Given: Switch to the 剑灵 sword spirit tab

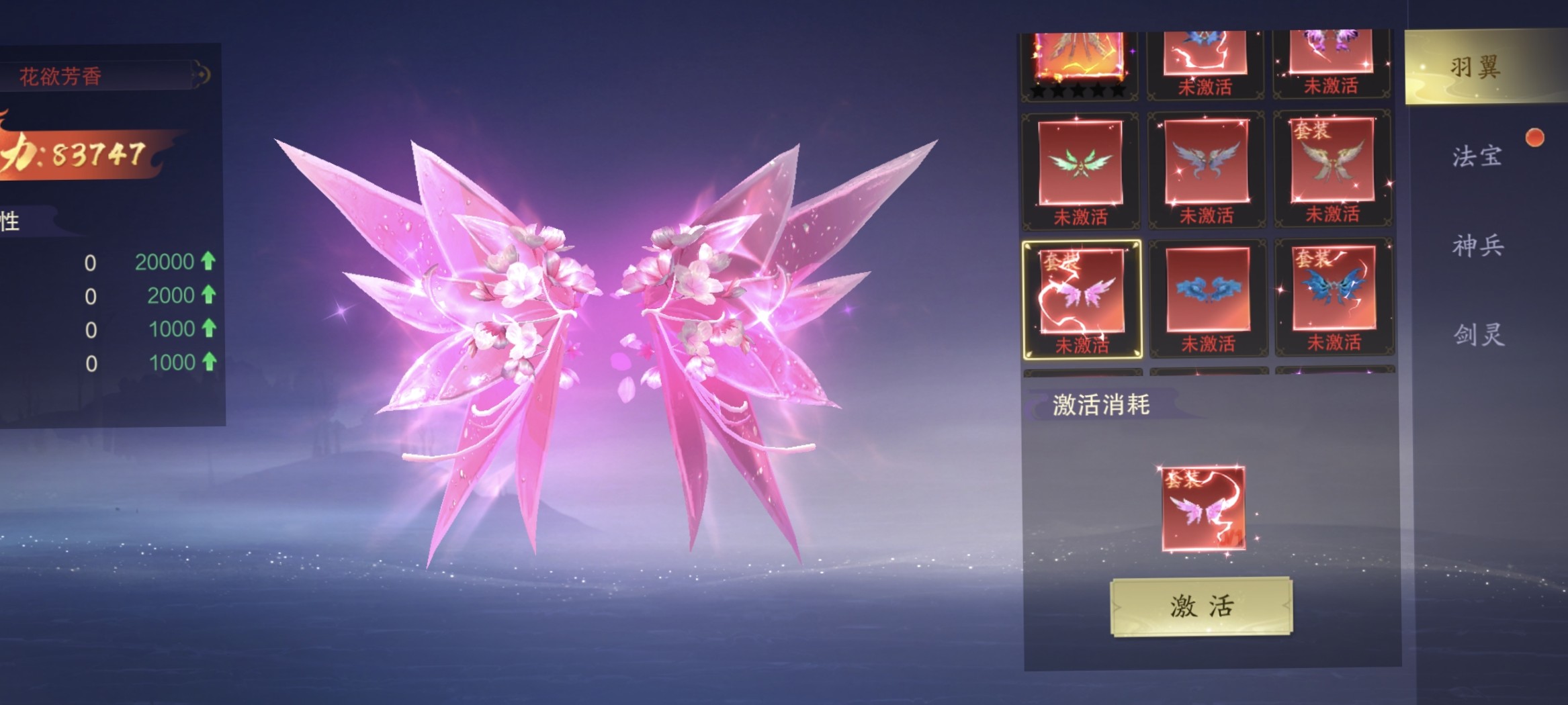Looking at the screenshot, I should pos(1479,334).
